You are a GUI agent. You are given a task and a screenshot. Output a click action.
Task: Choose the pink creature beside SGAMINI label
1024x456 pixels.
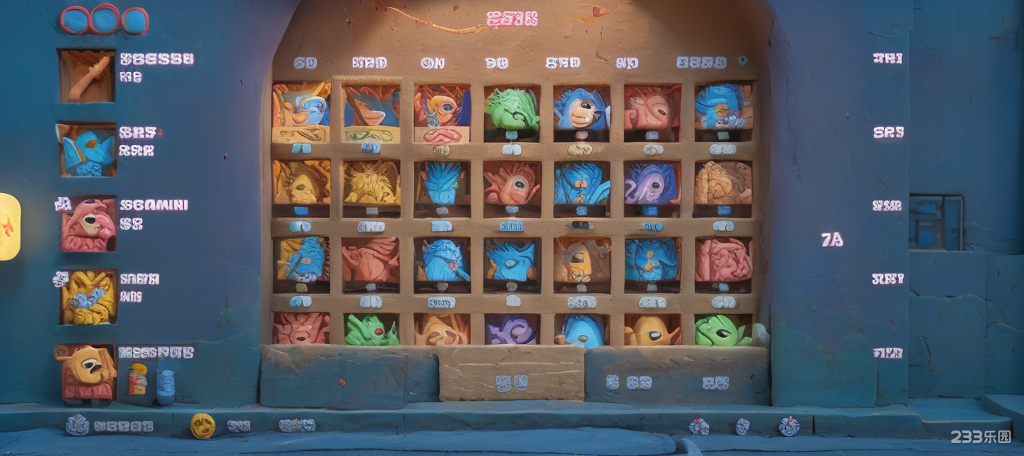[88, 223]
